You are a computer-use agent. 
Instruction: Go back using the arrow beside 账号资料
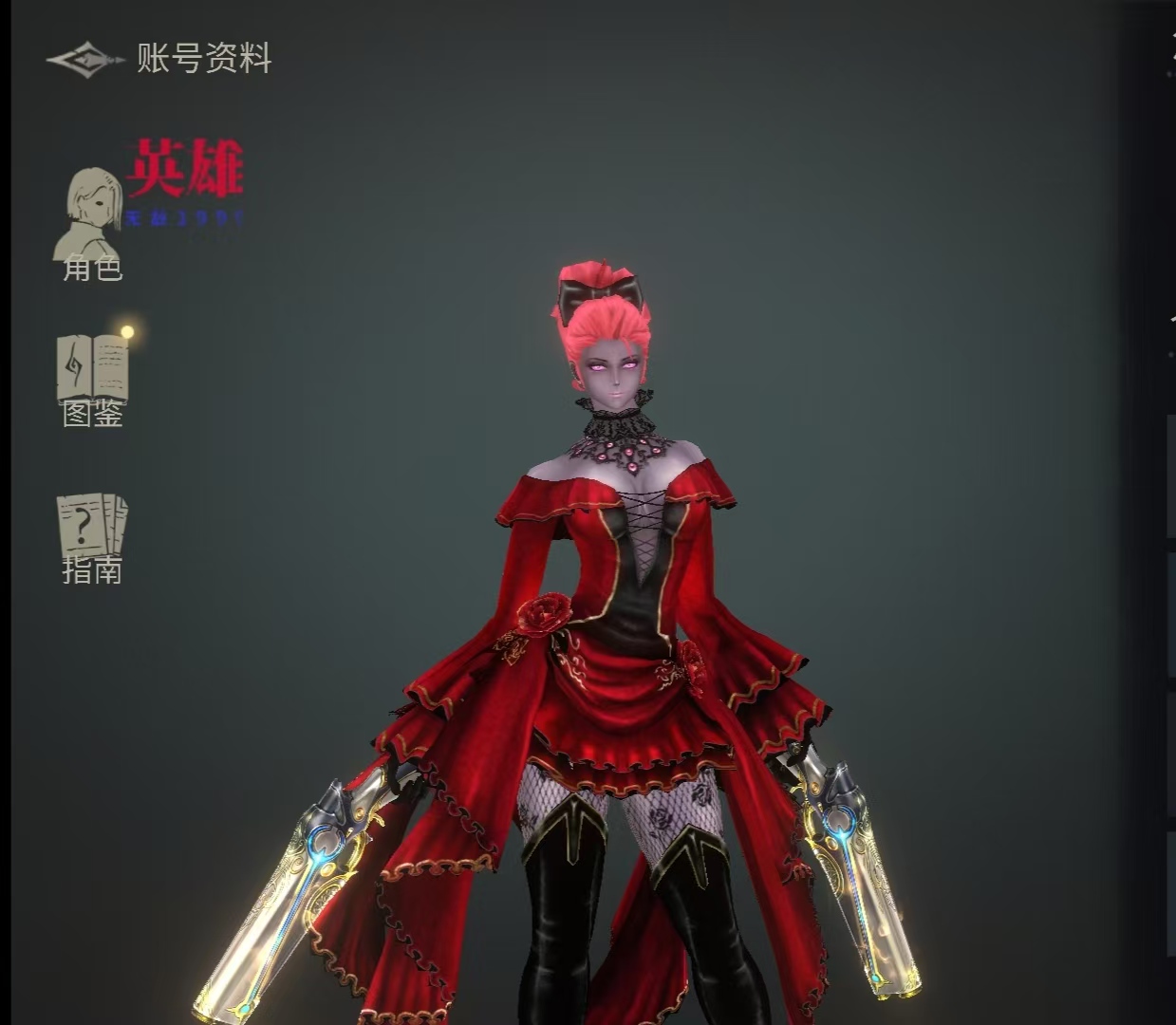point(84,60)
